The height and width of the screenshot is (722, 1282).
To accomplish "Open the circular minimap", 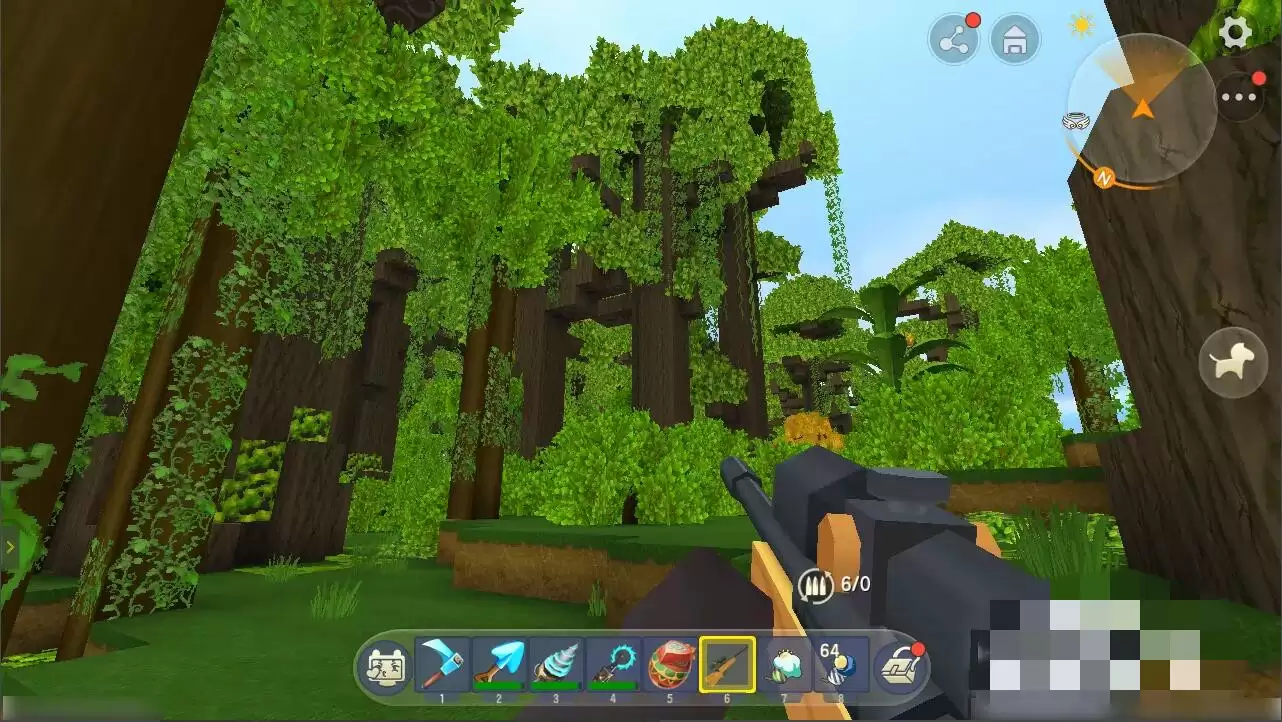I will (1141, 108).
